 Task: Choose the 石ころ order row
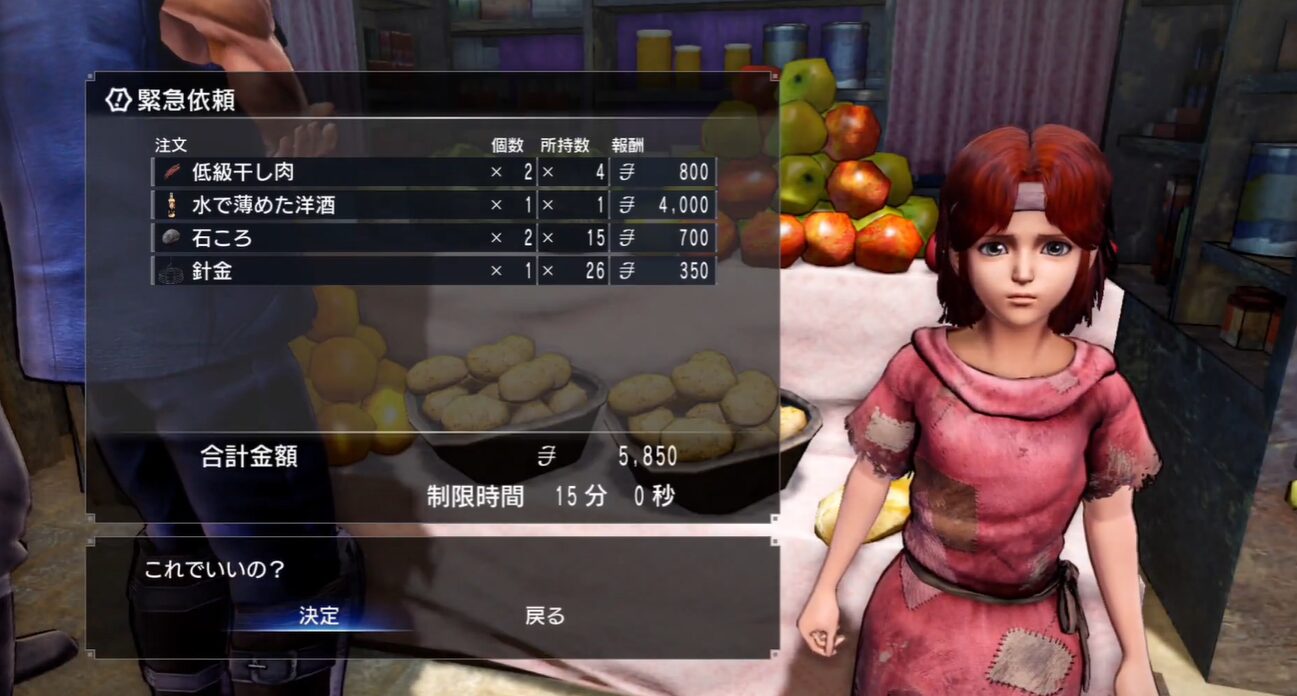(x=433, y=238)
